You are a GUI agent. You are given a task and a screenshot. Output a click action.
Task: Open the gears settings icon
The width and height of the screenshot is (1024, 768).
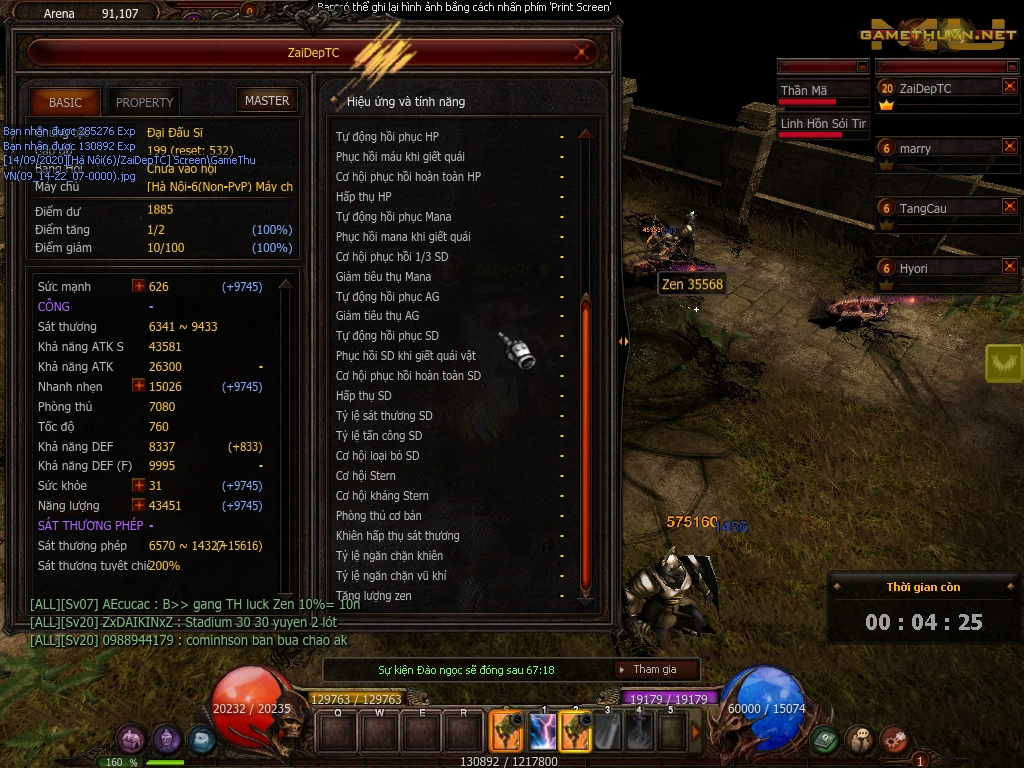[894, 740]
